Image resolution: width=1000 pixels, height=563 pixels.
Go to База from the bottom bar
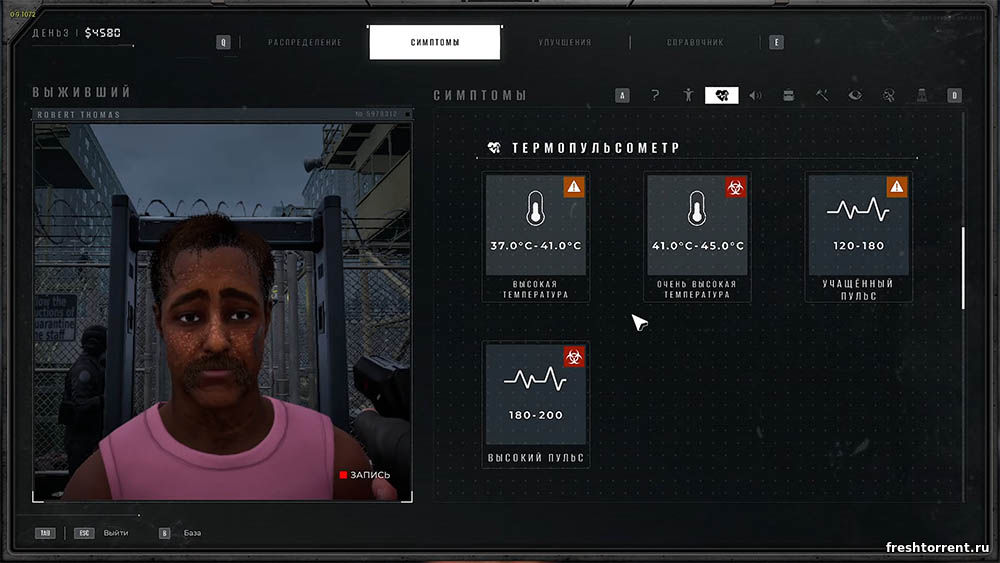click(192, 533)
